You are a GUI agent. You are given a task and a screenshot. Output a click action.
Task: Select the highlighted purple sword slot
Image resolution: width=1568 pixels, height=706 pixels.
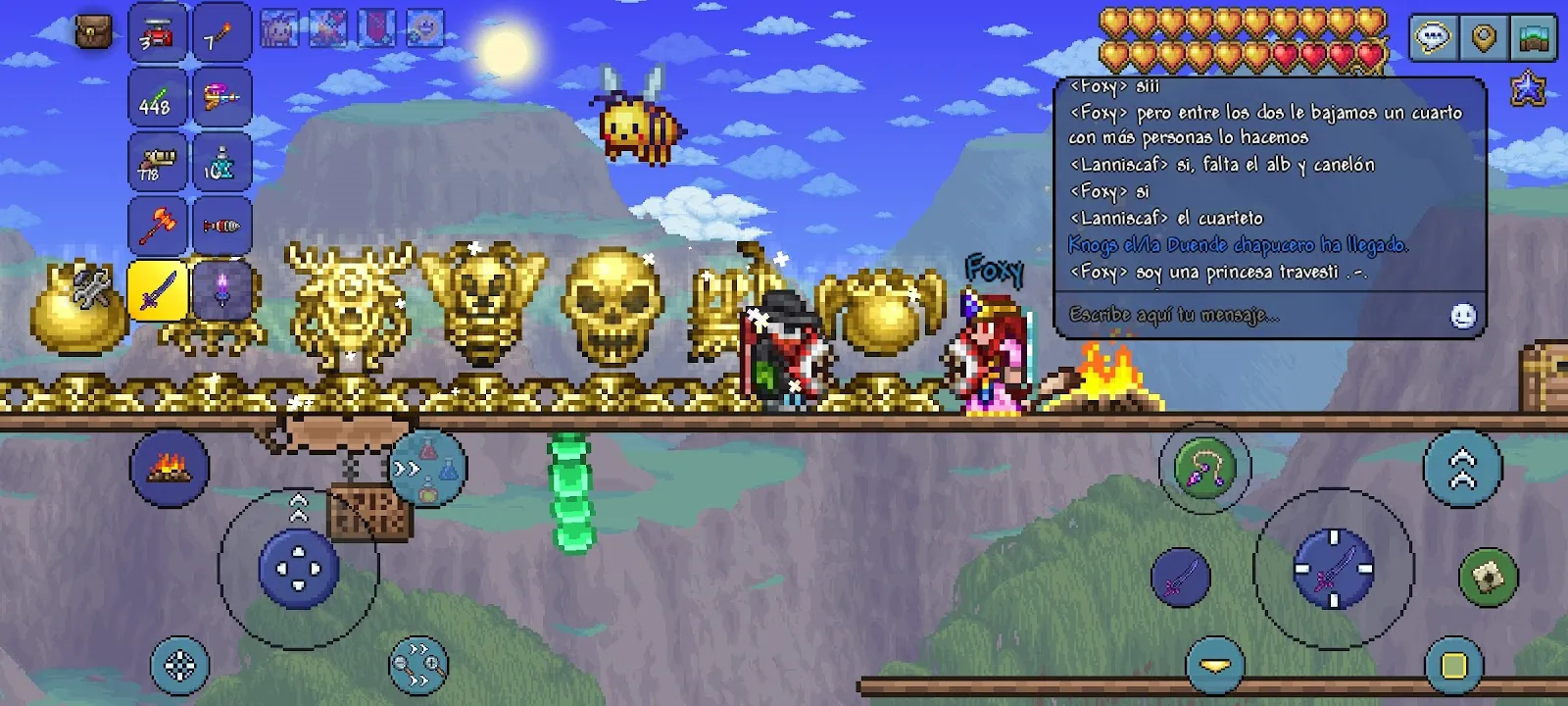tap(157, 291)
